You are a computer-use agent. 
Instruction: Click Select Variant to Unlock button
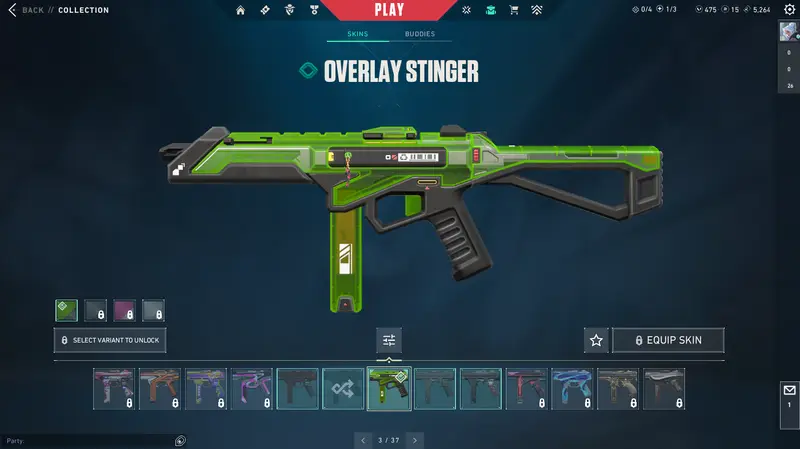tap(110, 340)
